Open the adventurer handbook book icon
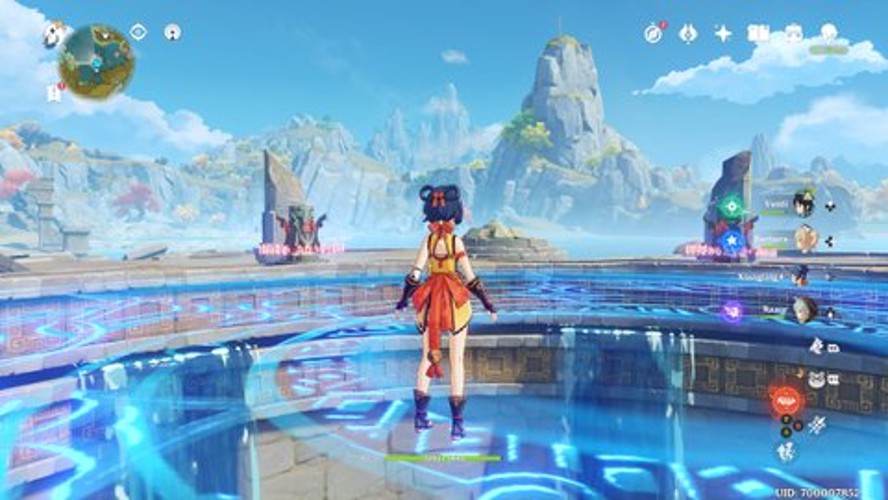This screenshot has width=888, height=500. [759, 33]
